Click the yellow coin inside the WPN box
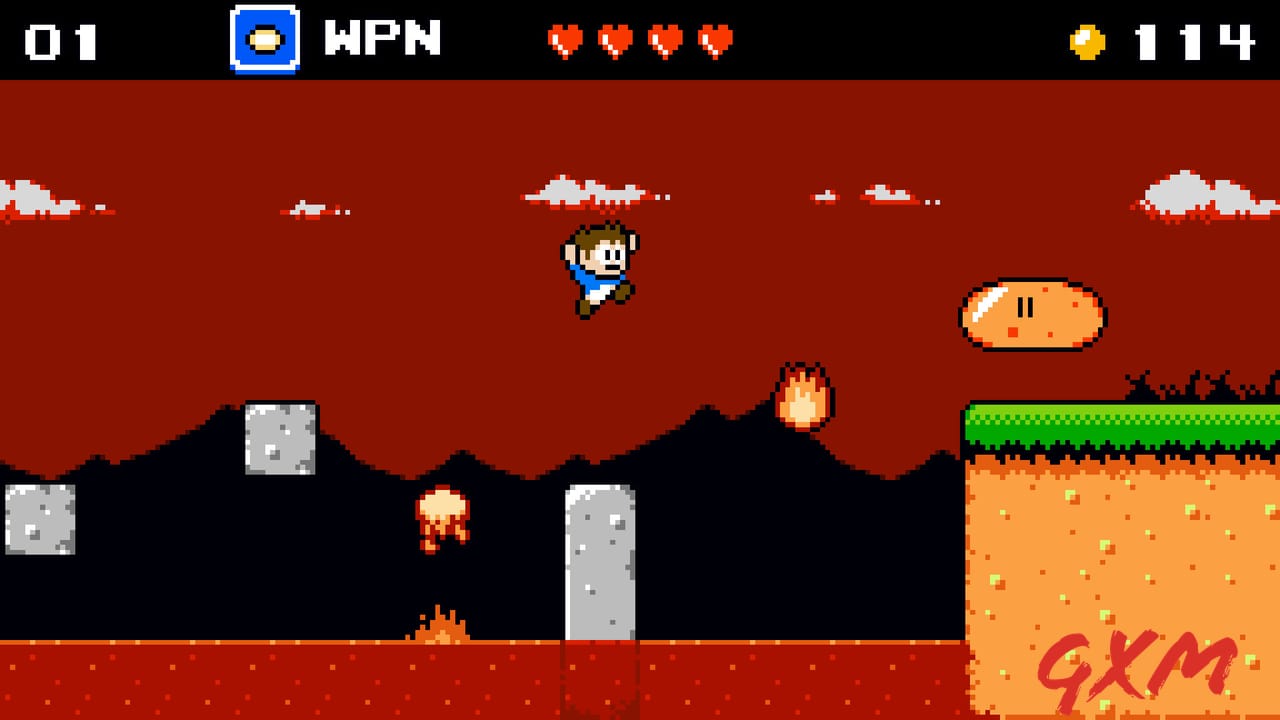 (263, 40)
